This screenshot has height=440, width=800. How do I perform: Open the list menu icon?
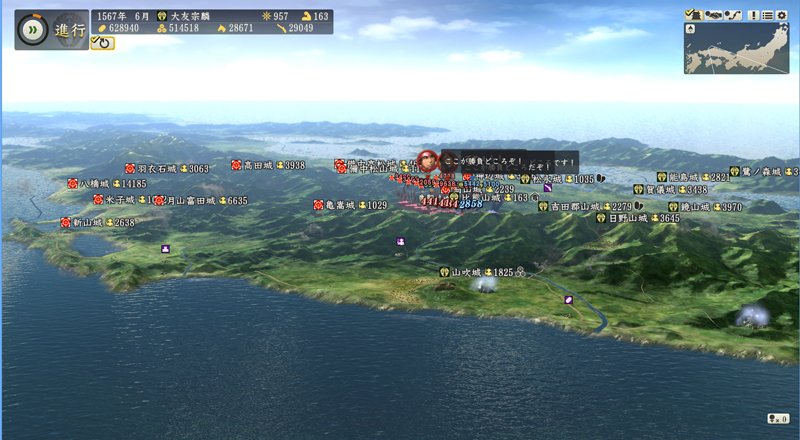pyautogui.click(x=767, y=14)
